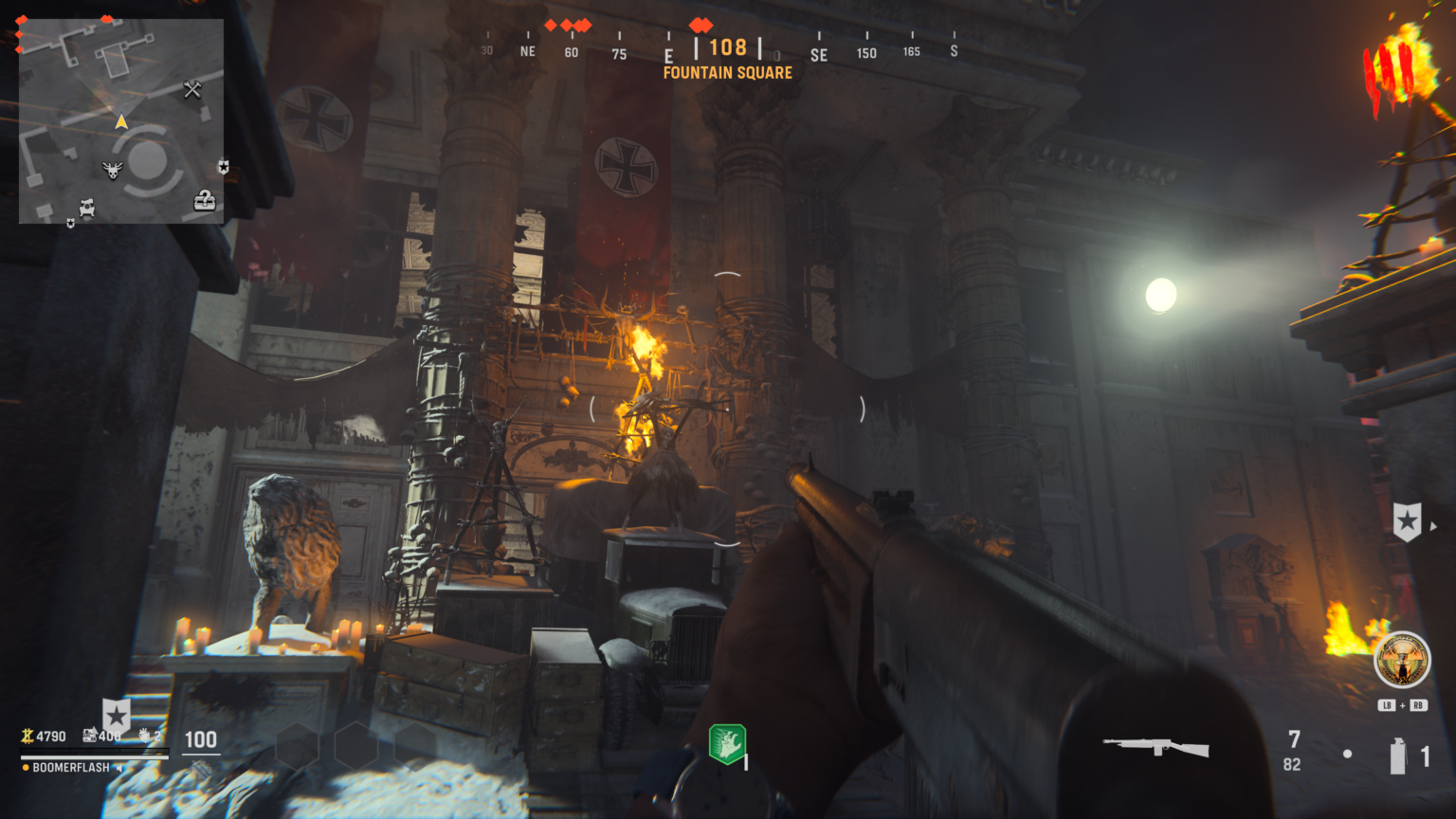Select the rifle weapon silhouette icon
This screenshot has height=819, width=1456.
click(1155, 745)
